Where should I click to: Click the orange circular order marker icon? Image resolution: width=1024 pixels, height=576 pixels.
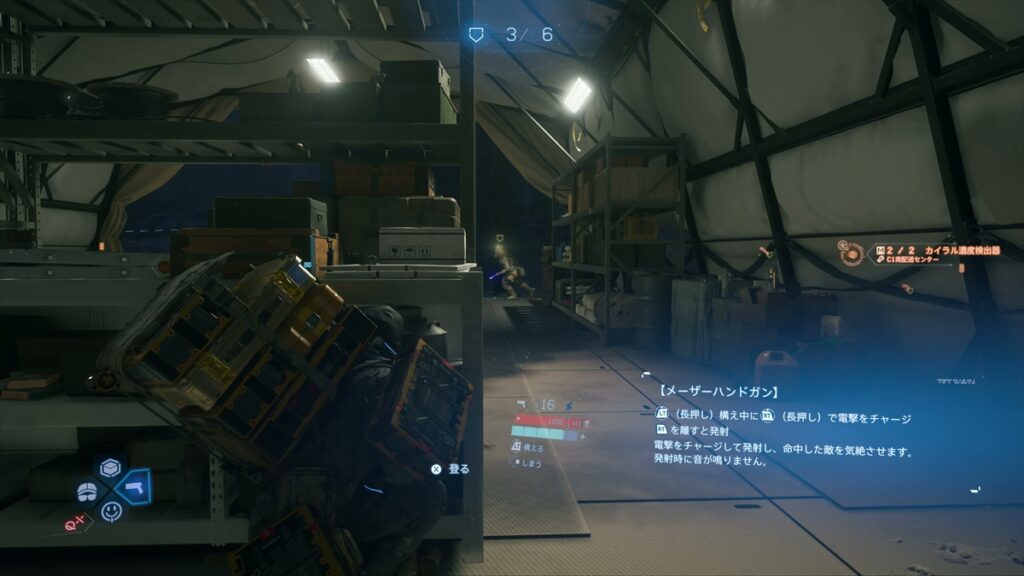851,254
